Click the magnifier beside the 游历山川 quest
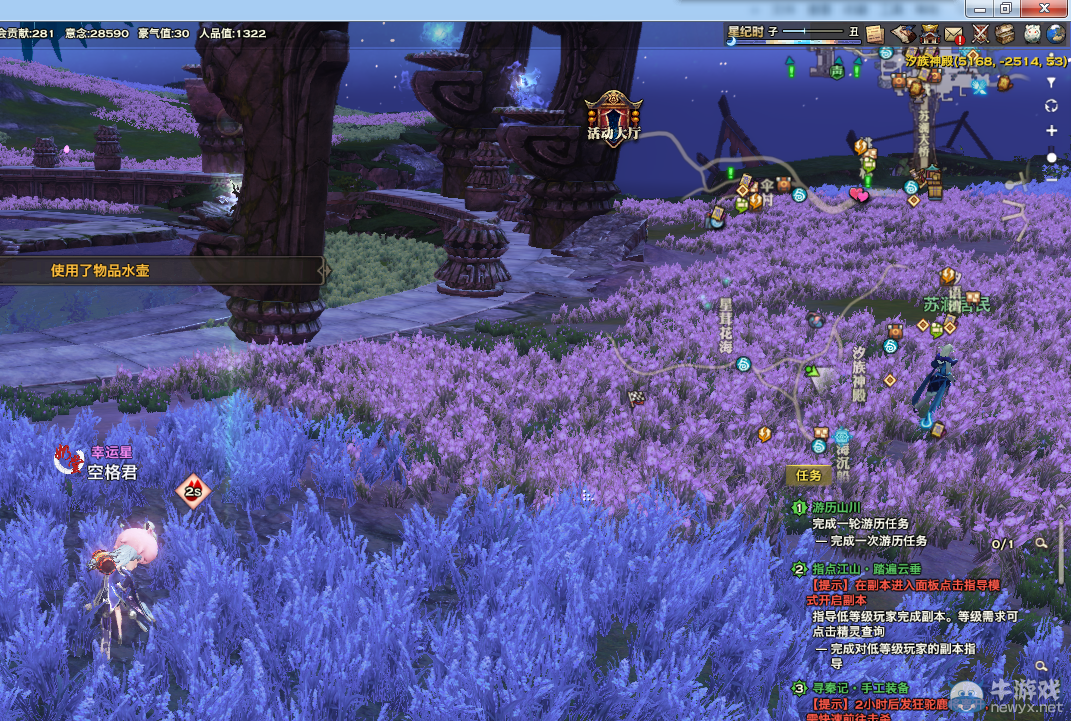Screen dimensions: 1071x721 [1041, 544]
